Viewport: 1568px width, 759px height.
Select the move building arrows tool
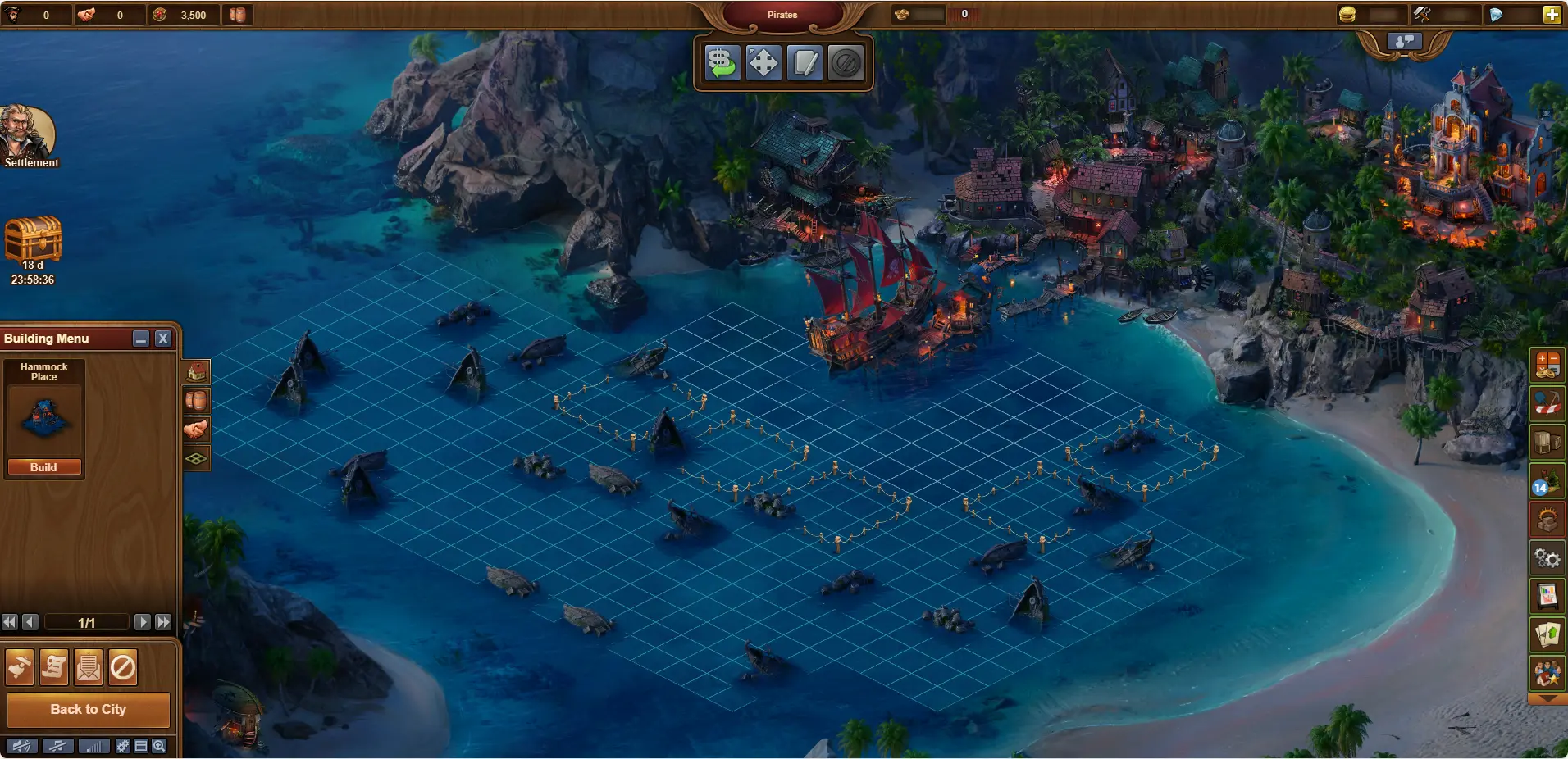pos(763,63)
